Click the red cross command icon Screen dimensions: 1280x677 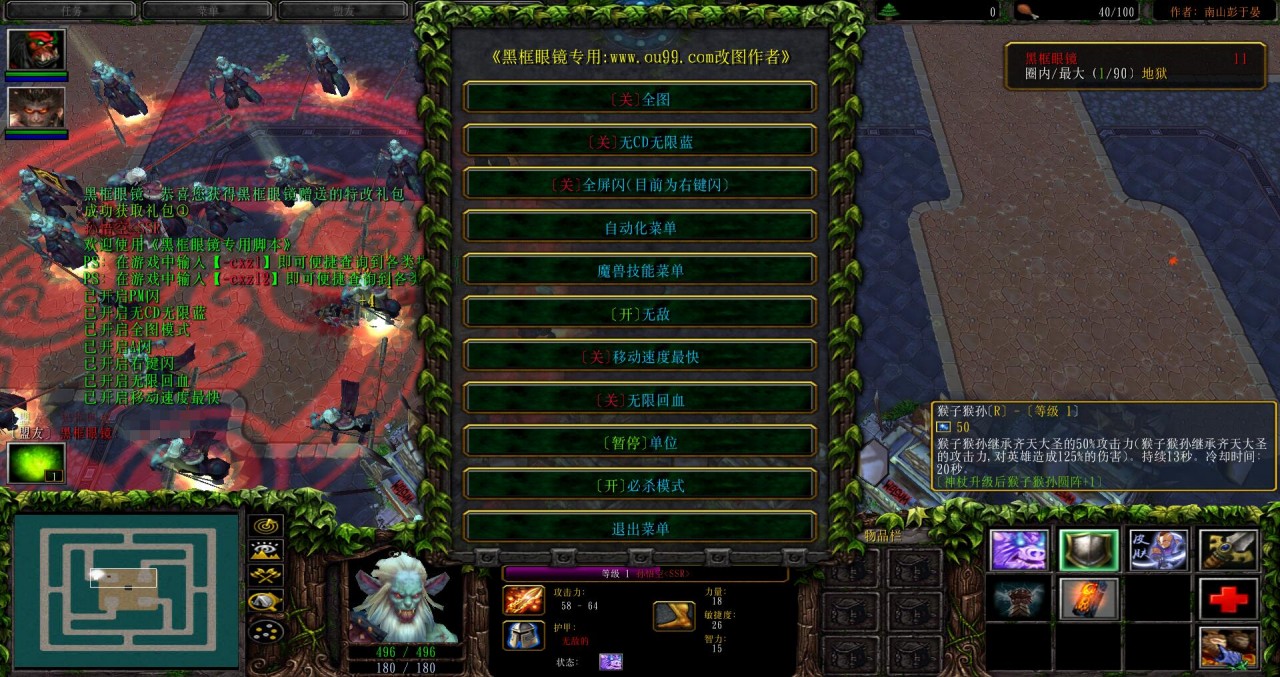(1229, 599)
